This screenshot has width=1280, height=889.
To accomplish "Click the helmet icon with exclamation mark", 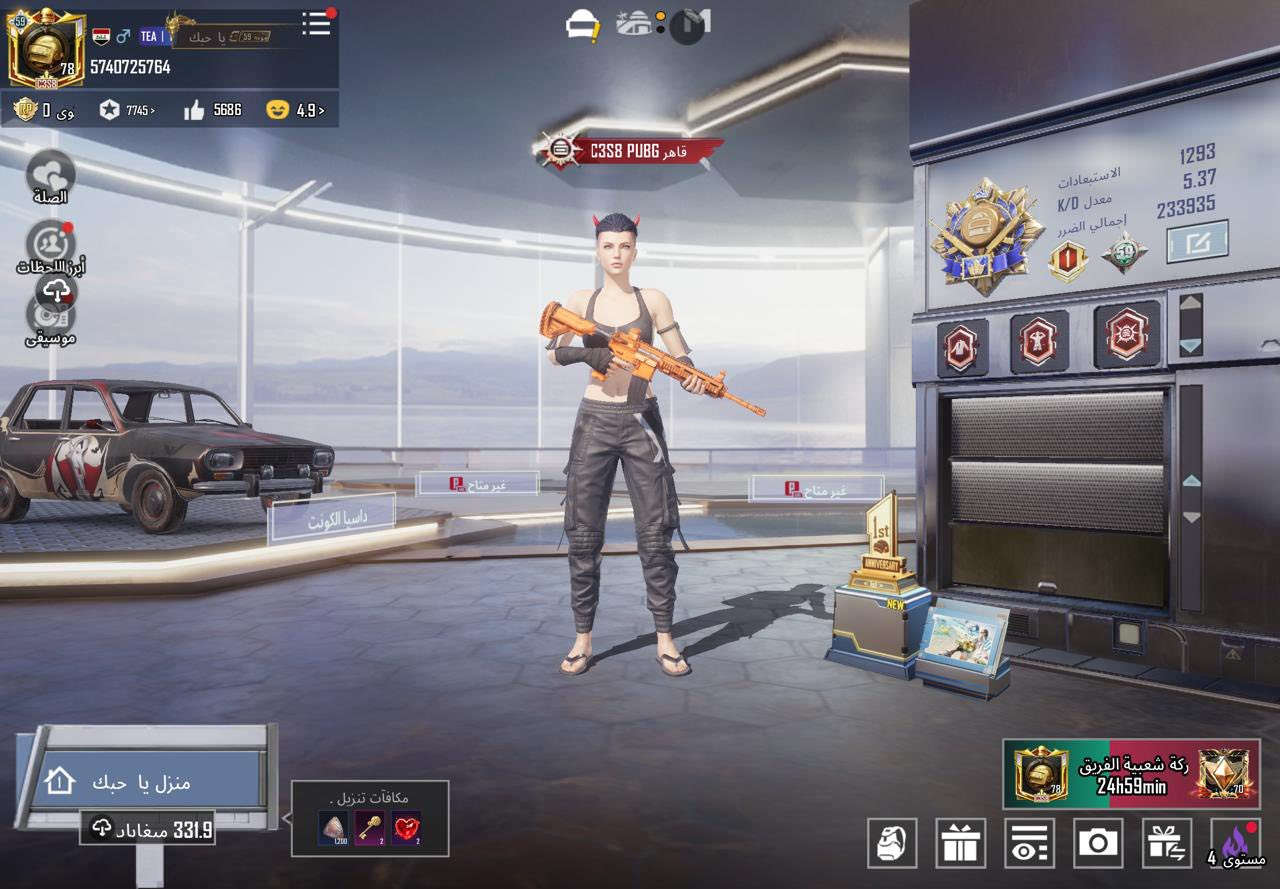I will point(582,26).
